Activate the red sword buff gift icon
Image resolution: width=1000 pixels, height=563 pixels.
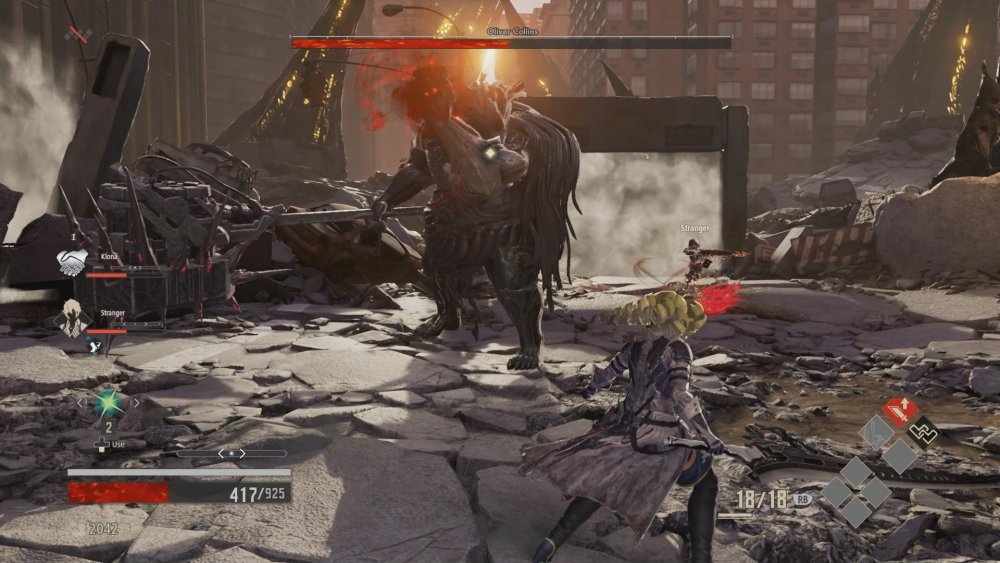tap(899, 410)
